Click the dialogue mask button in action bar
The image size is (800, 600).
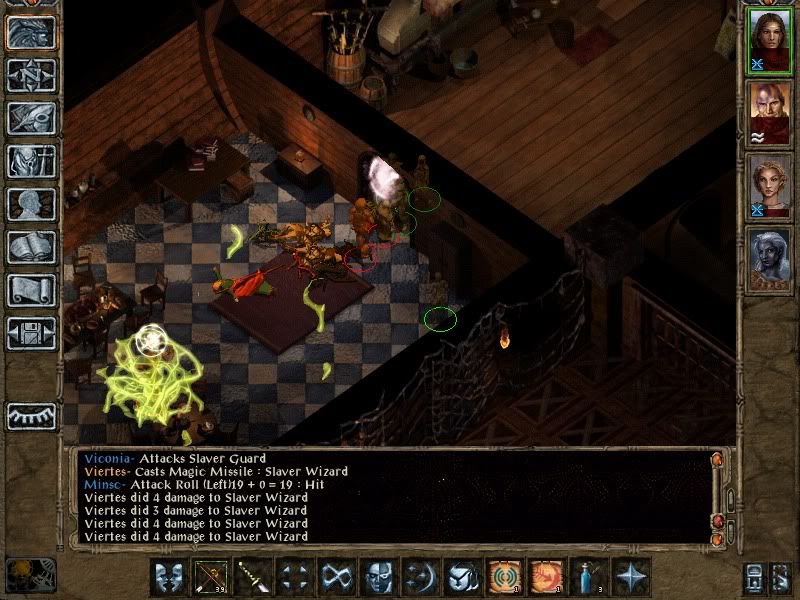pos(170,577)
